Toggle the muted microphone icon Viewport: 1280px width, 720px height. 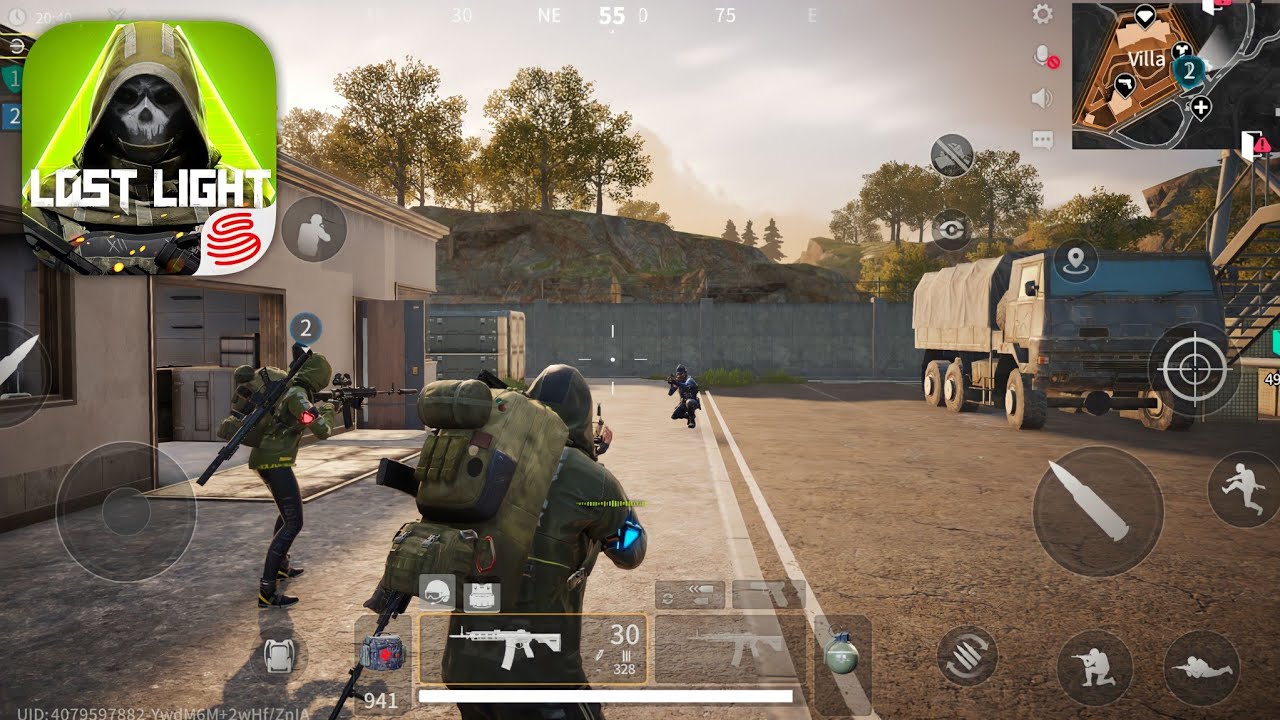click(1044, 57)
